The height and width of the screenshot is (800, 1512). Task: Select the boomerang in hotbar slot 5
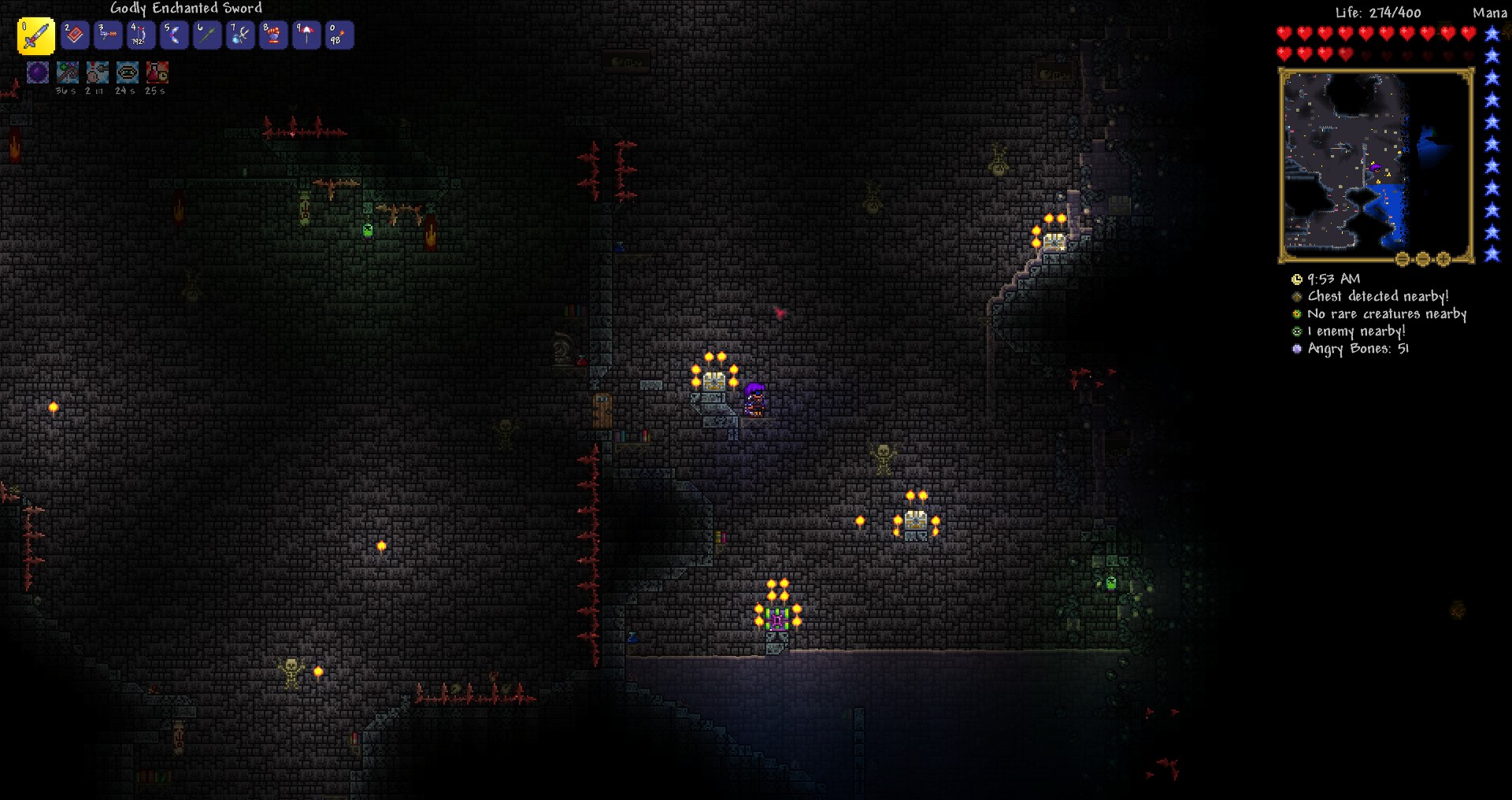click(x=174, y=35)
